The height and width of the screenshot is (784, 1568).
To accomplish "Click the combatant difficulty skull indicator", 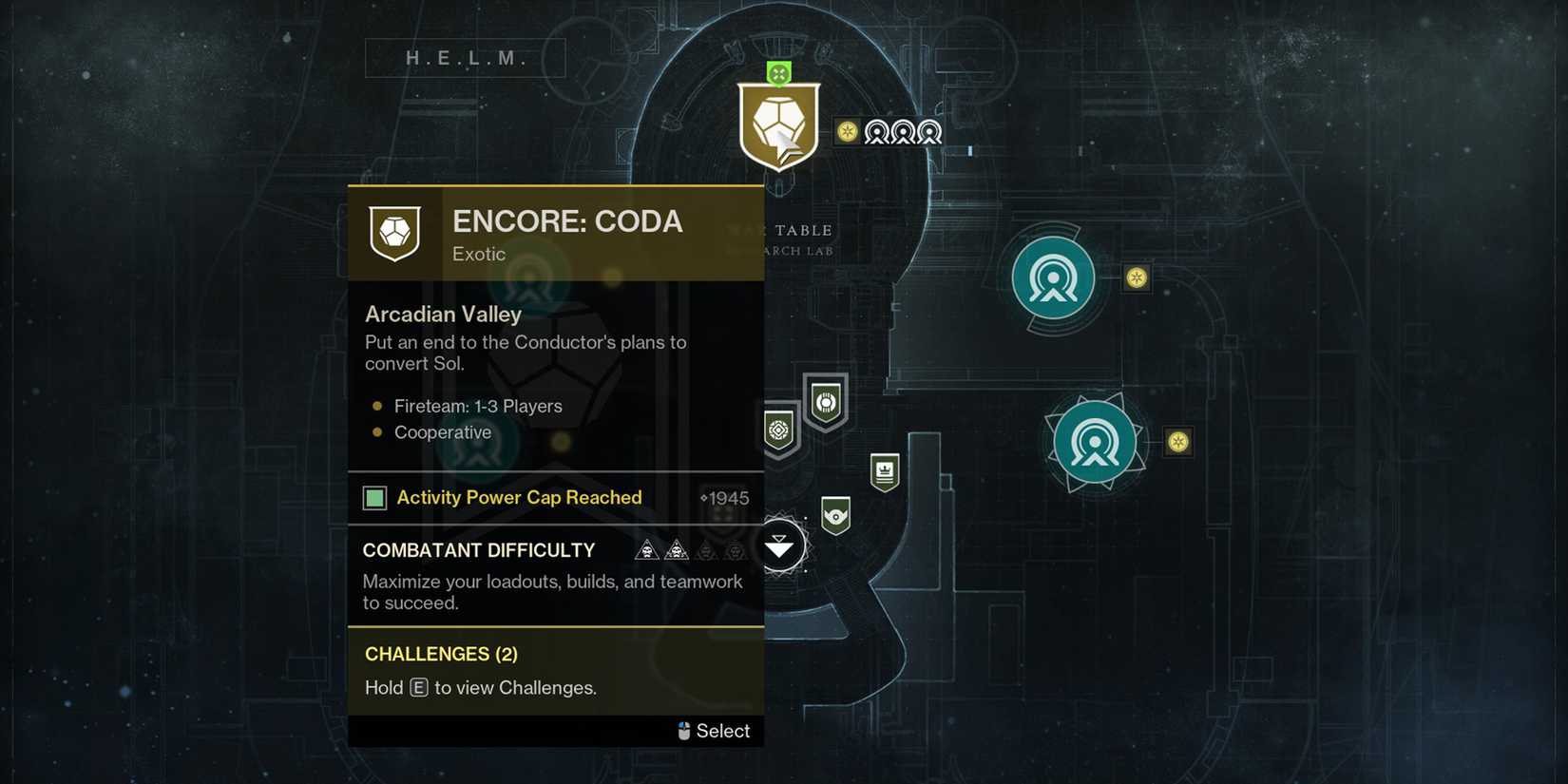I will point(648,549).
